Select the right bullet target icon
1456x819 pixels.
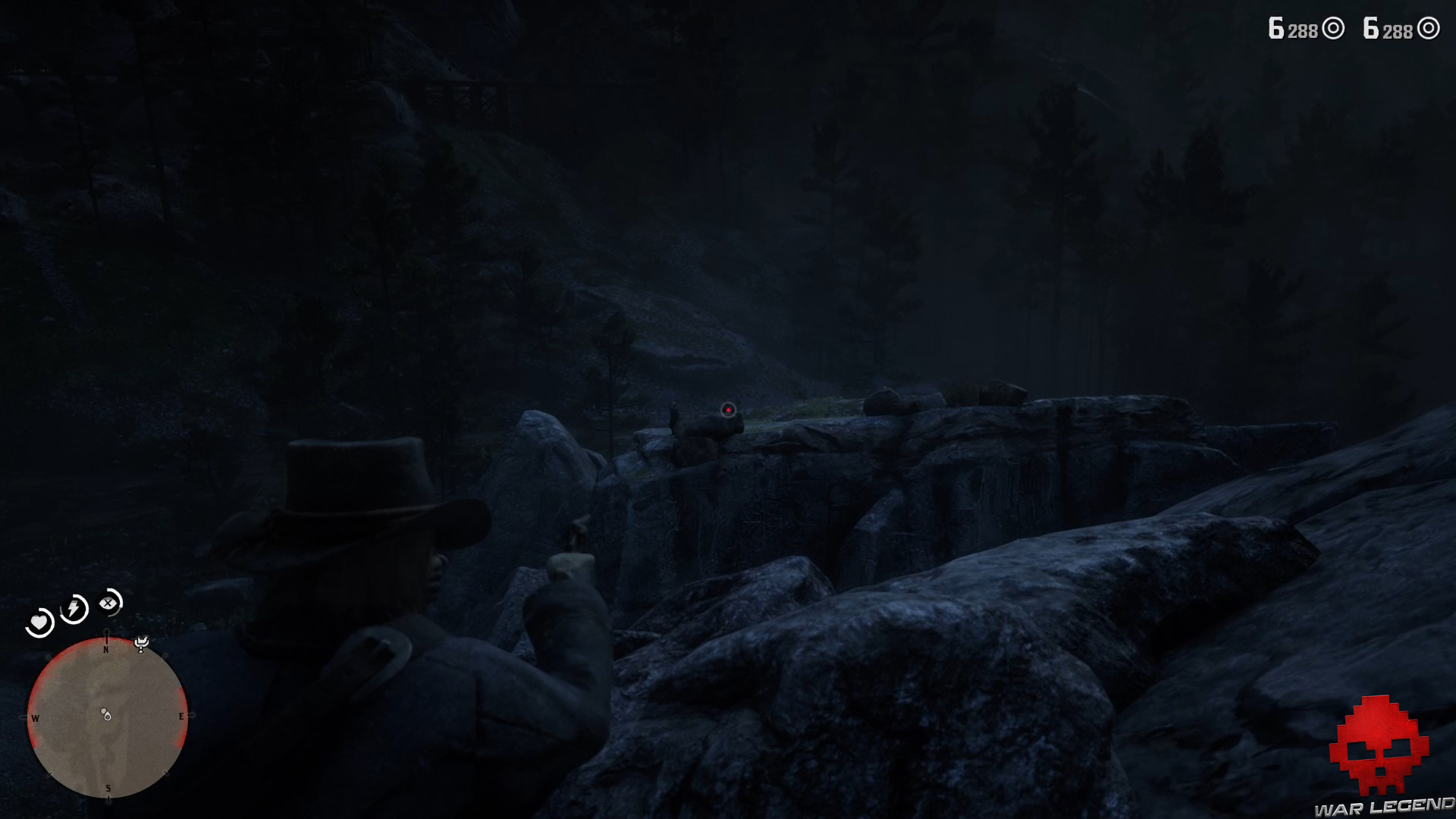click(x=1430, y=29)
